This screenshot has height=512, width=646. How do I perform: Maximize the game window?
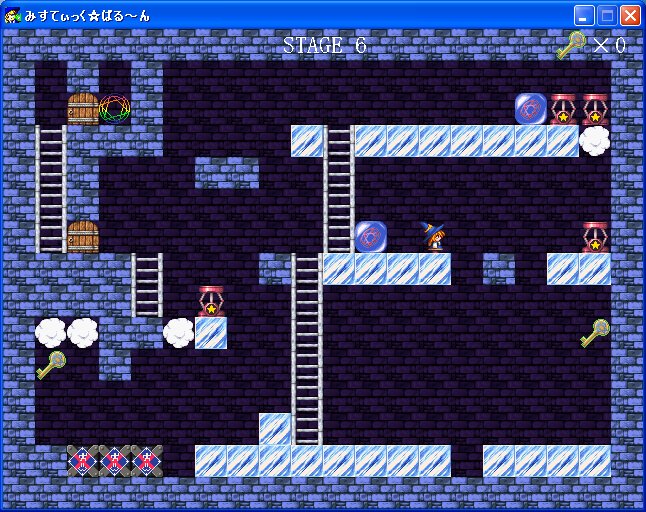click(607, 15)
